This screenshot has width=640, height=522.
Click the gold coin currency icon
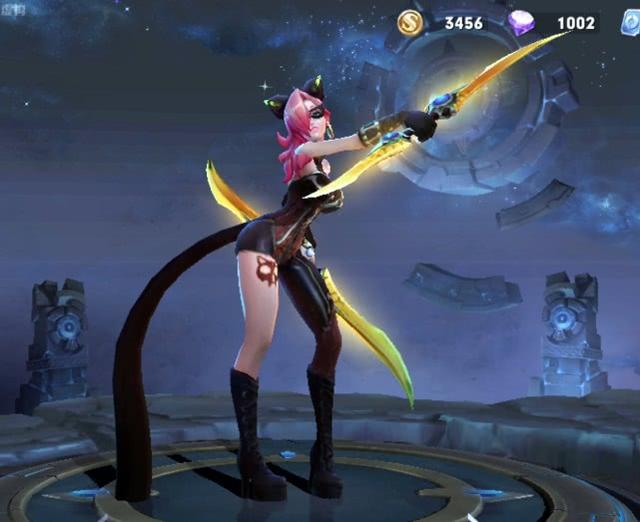410,23
